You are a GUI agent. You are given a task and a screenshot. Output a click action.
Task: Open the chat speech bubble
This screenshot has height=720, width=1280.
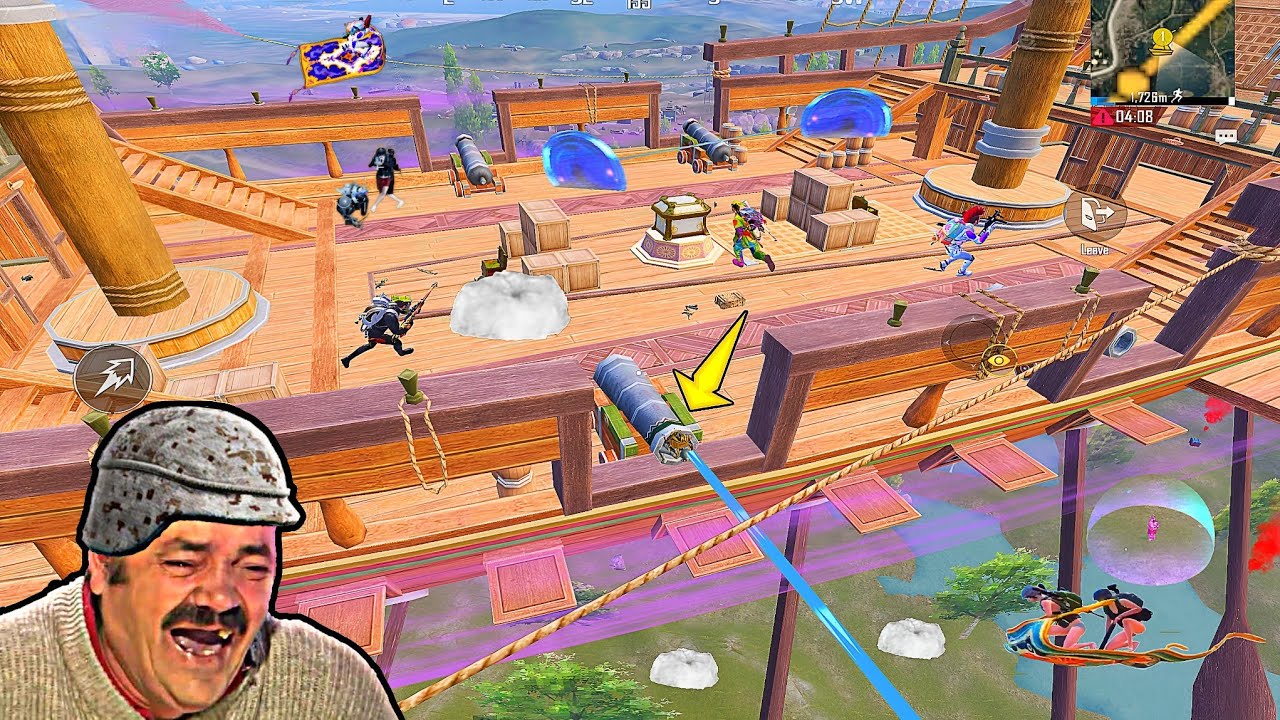[1226, 136]
